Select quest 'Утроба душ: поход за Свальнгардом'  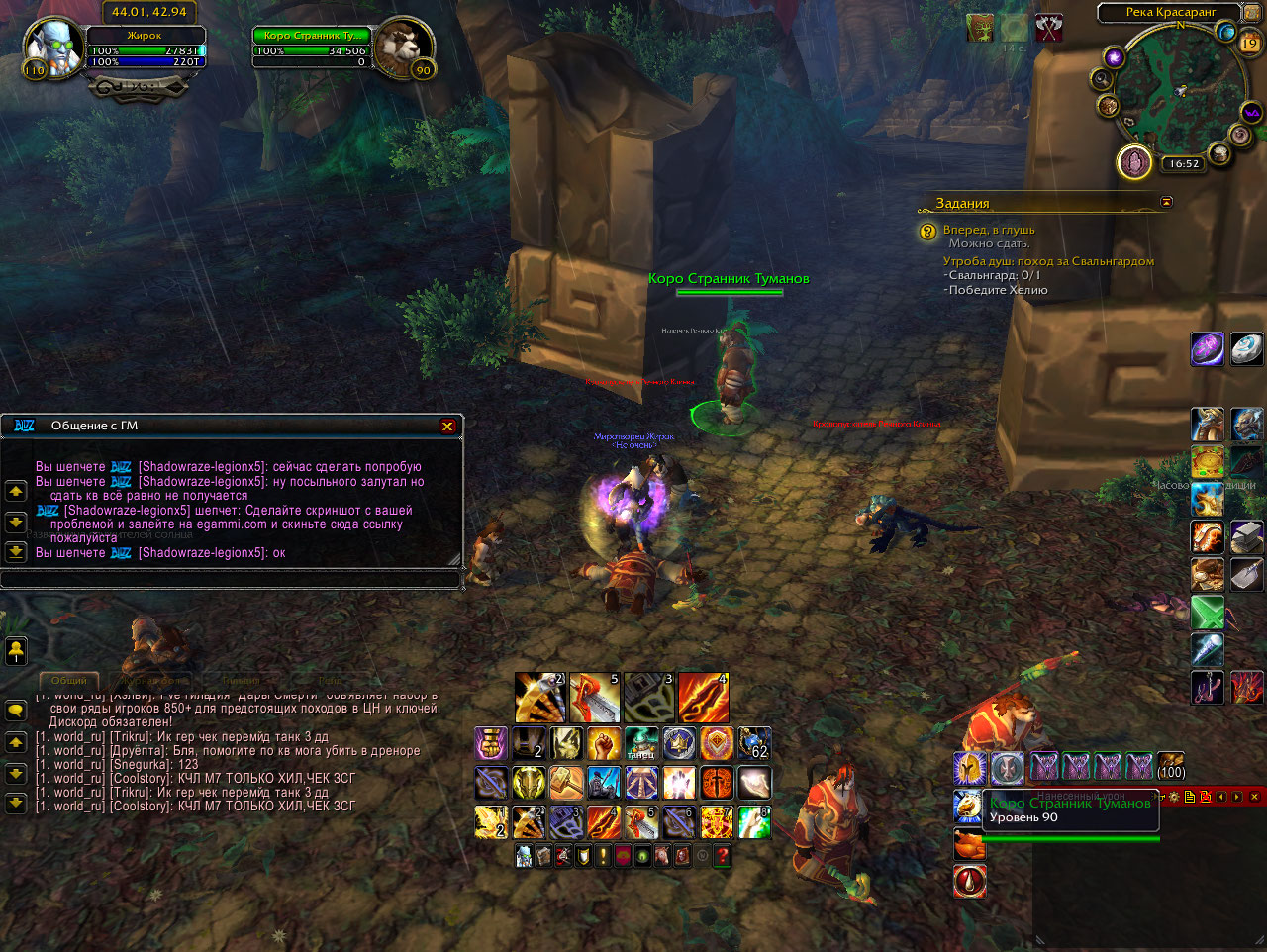1048,261
